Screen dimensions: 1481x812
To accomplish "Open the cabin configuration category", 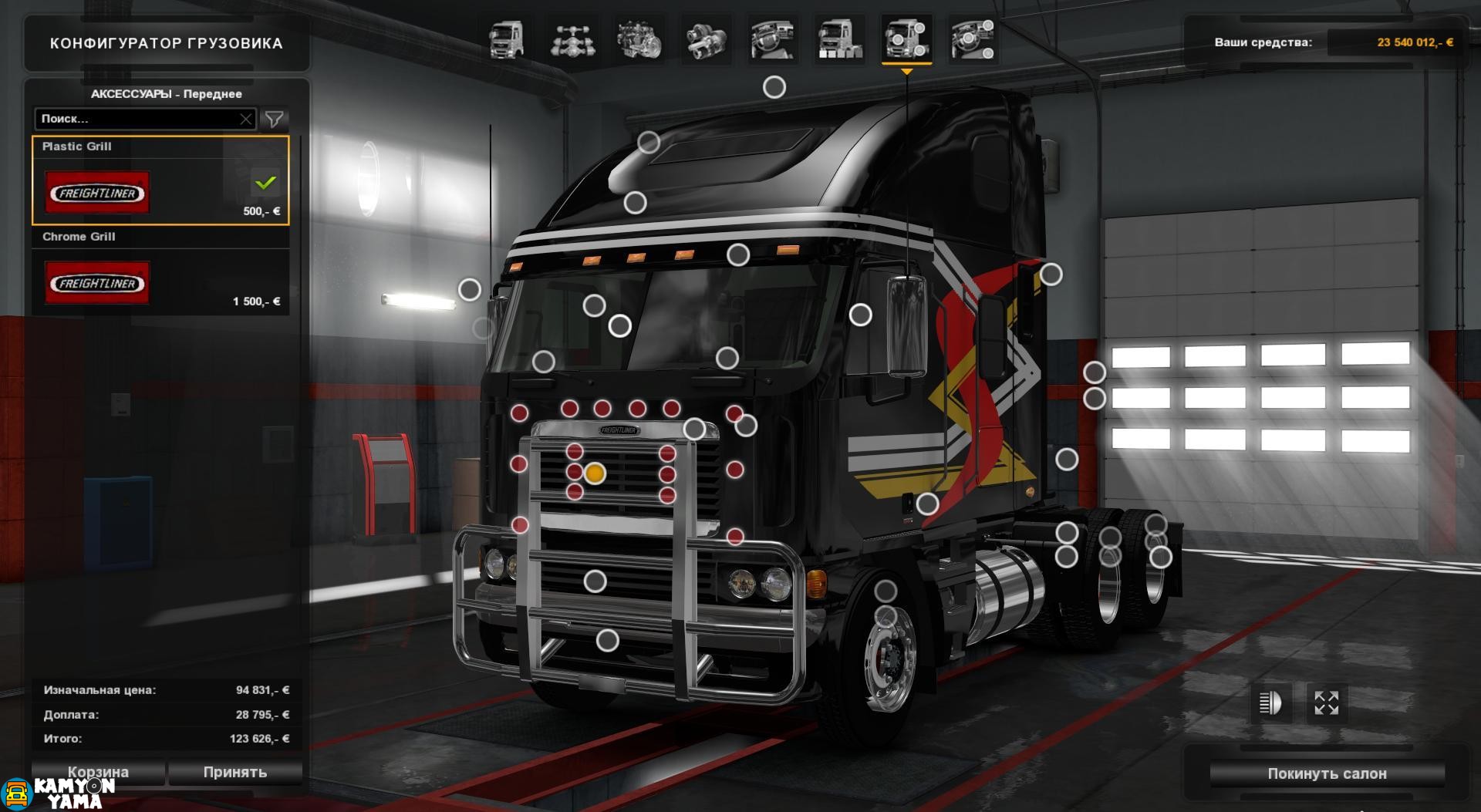I will (x=506, y=40).
